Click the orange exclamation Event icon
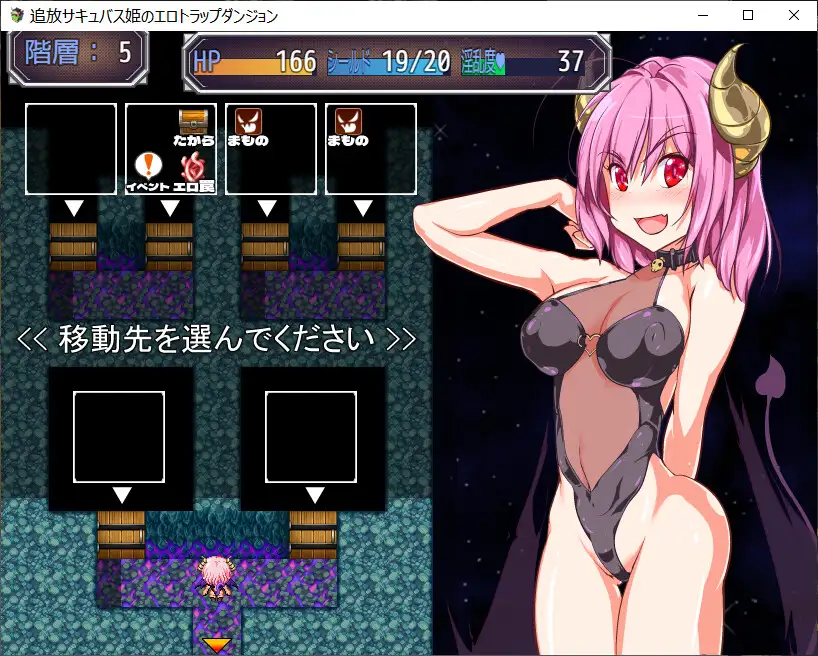The width and height of the screenshot is (818, 656). tap(147, 164)
